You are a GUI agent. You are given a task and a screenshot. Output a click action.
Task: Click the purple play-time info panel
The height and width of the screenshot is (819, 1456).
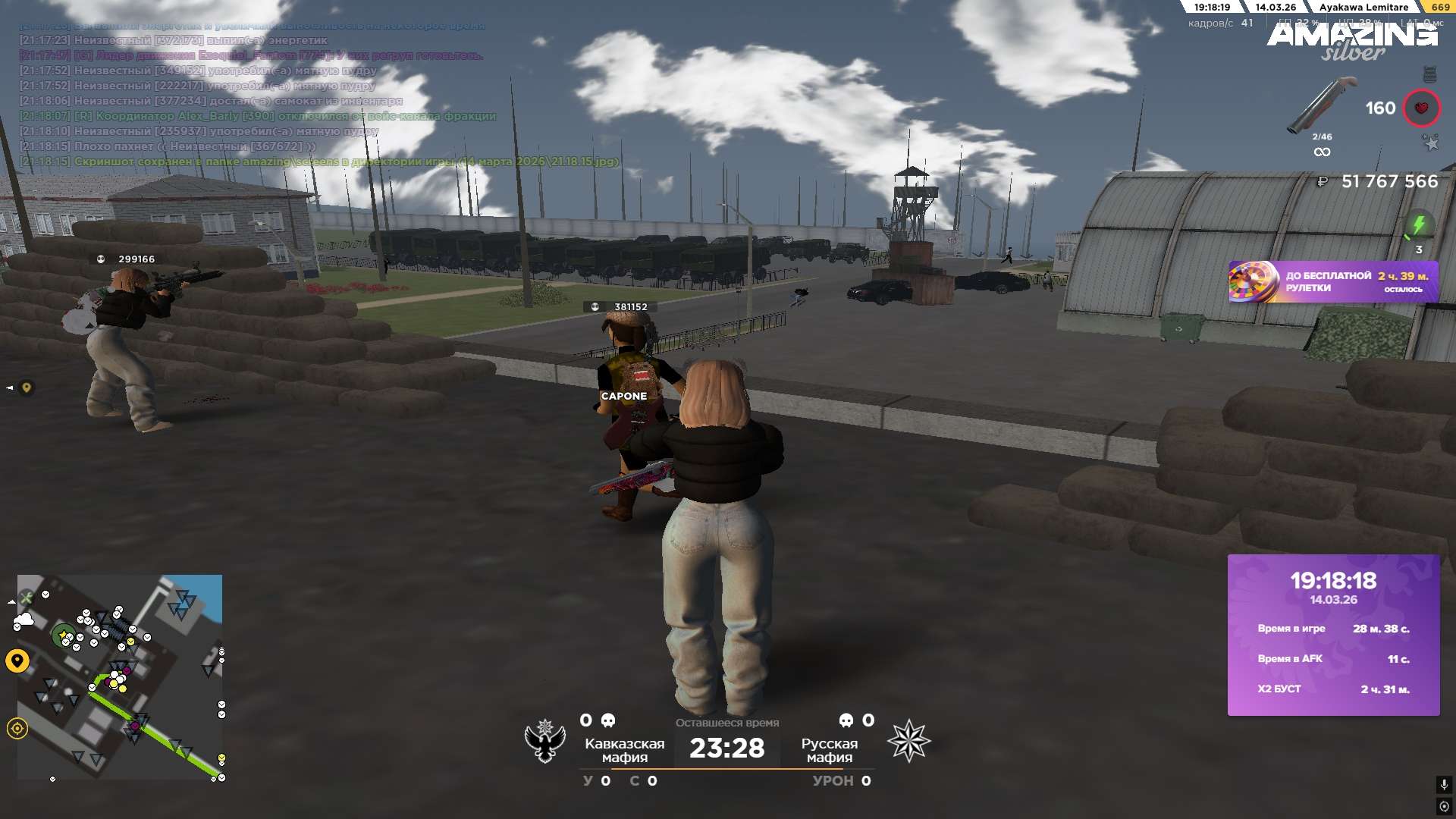click(x=1333, y=635)
